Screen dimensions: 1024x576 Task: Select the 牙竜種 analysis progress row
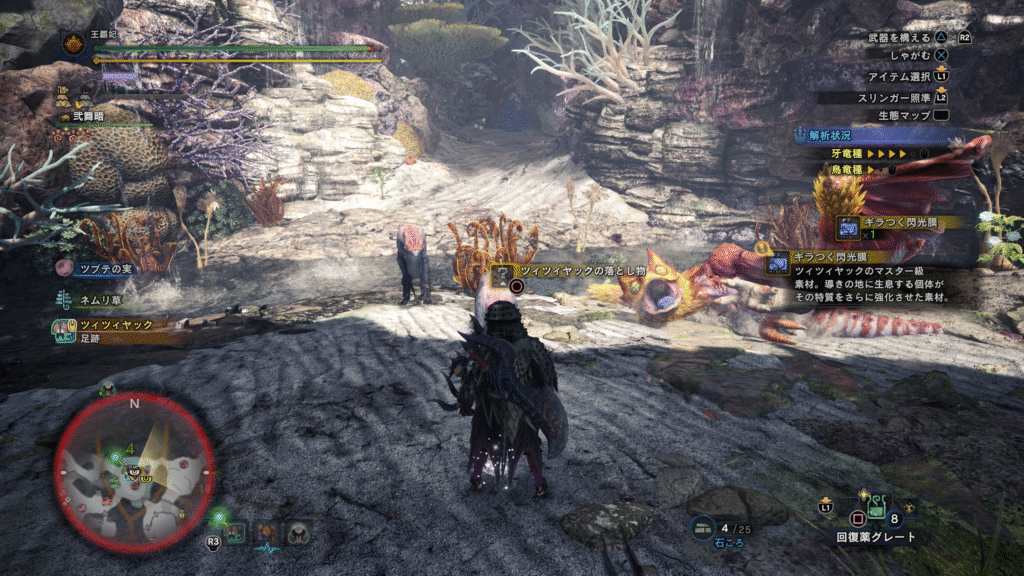coord(876,154)
